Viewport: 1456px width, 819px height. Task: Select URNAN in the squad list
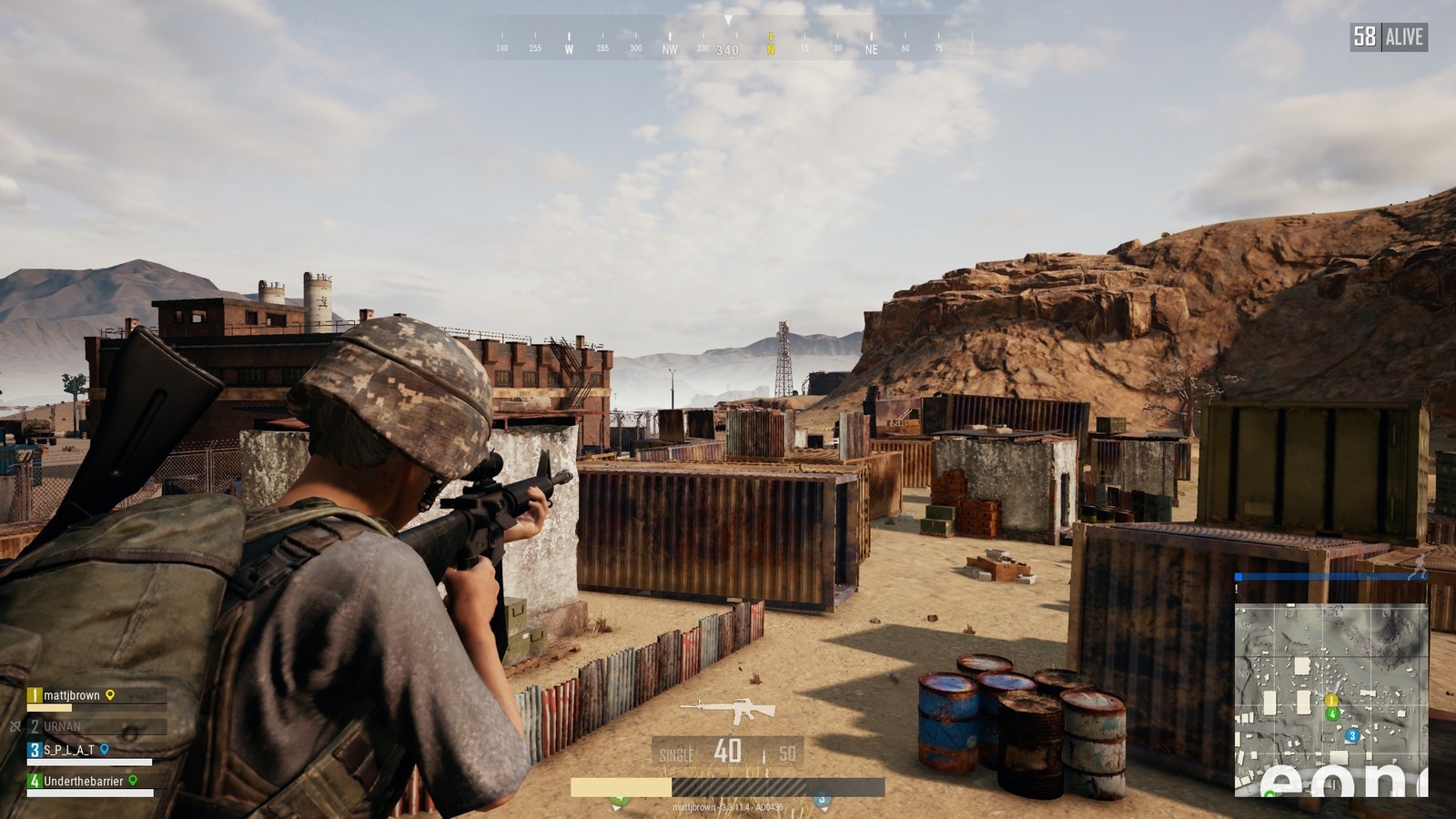coord(62,726)
